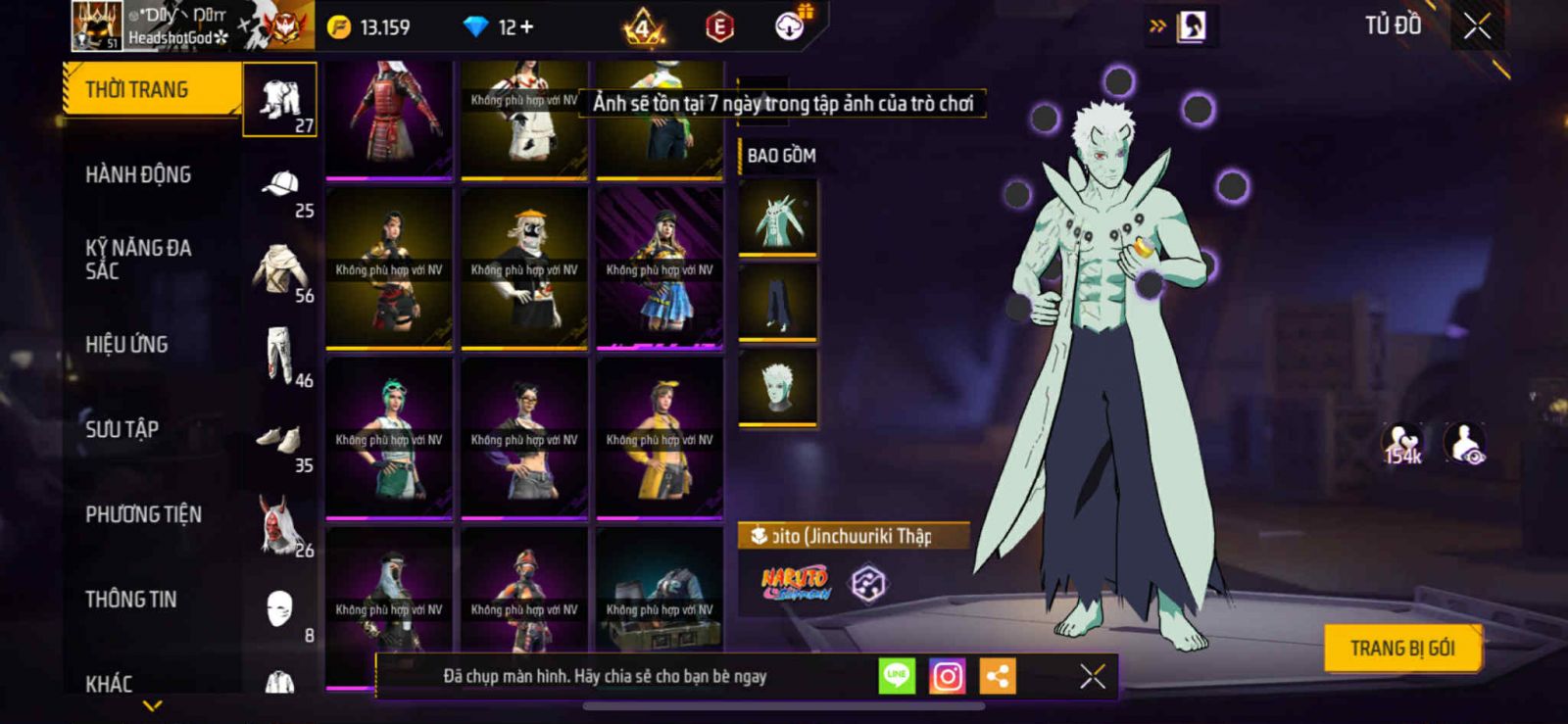
Task: Add diamonds with the plus button
Action: click(x=527, y=27)
